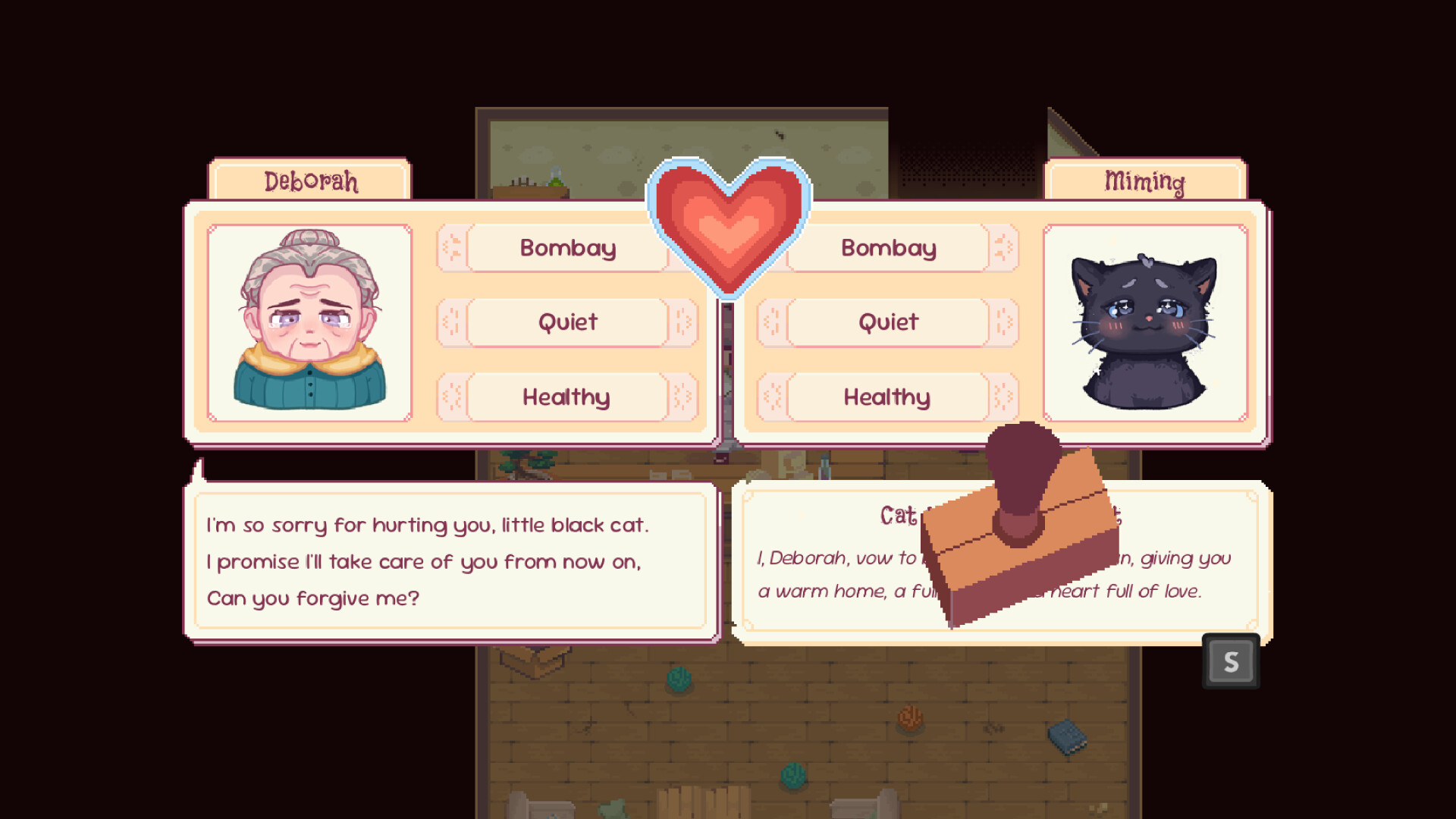The height and width of the screenshot is (819, 1456).
Task: Toggle Miming's Bombay trait slot
Action: click(887, 248)
